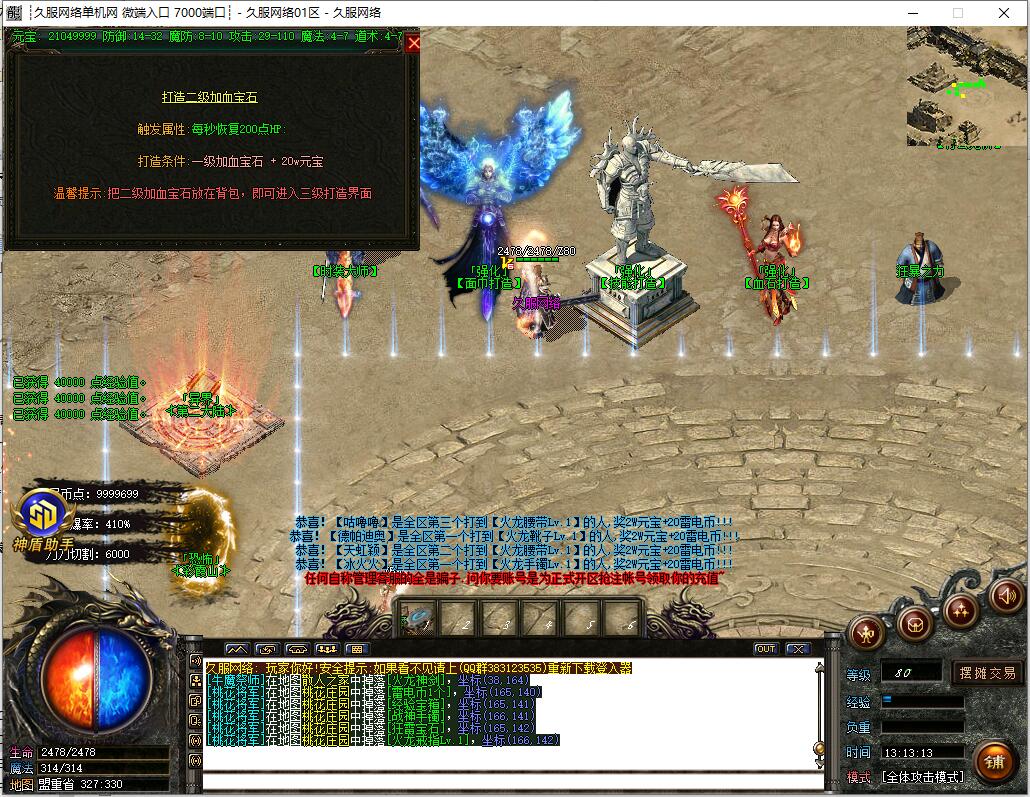Click the character figure round button
Viewport: 1030px width, 797px height.
pos(866,632)
